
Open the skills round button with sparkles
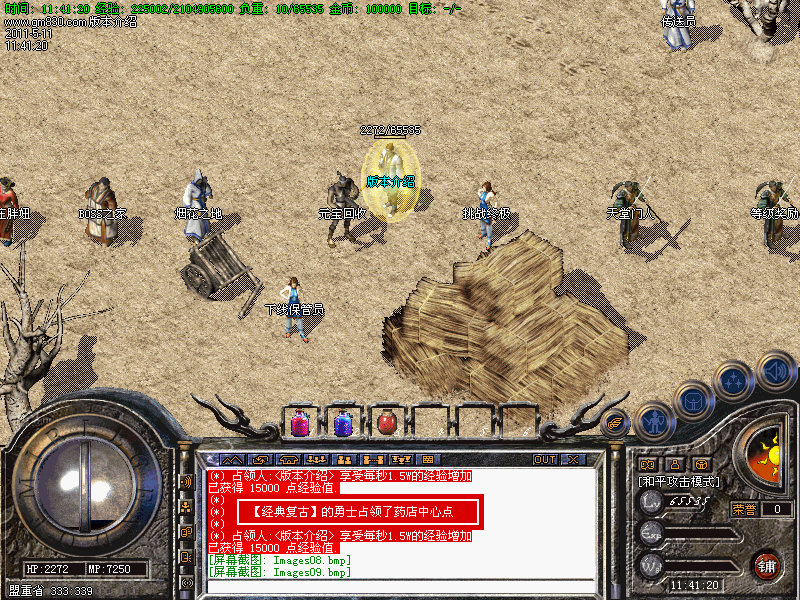click(735, 382)
